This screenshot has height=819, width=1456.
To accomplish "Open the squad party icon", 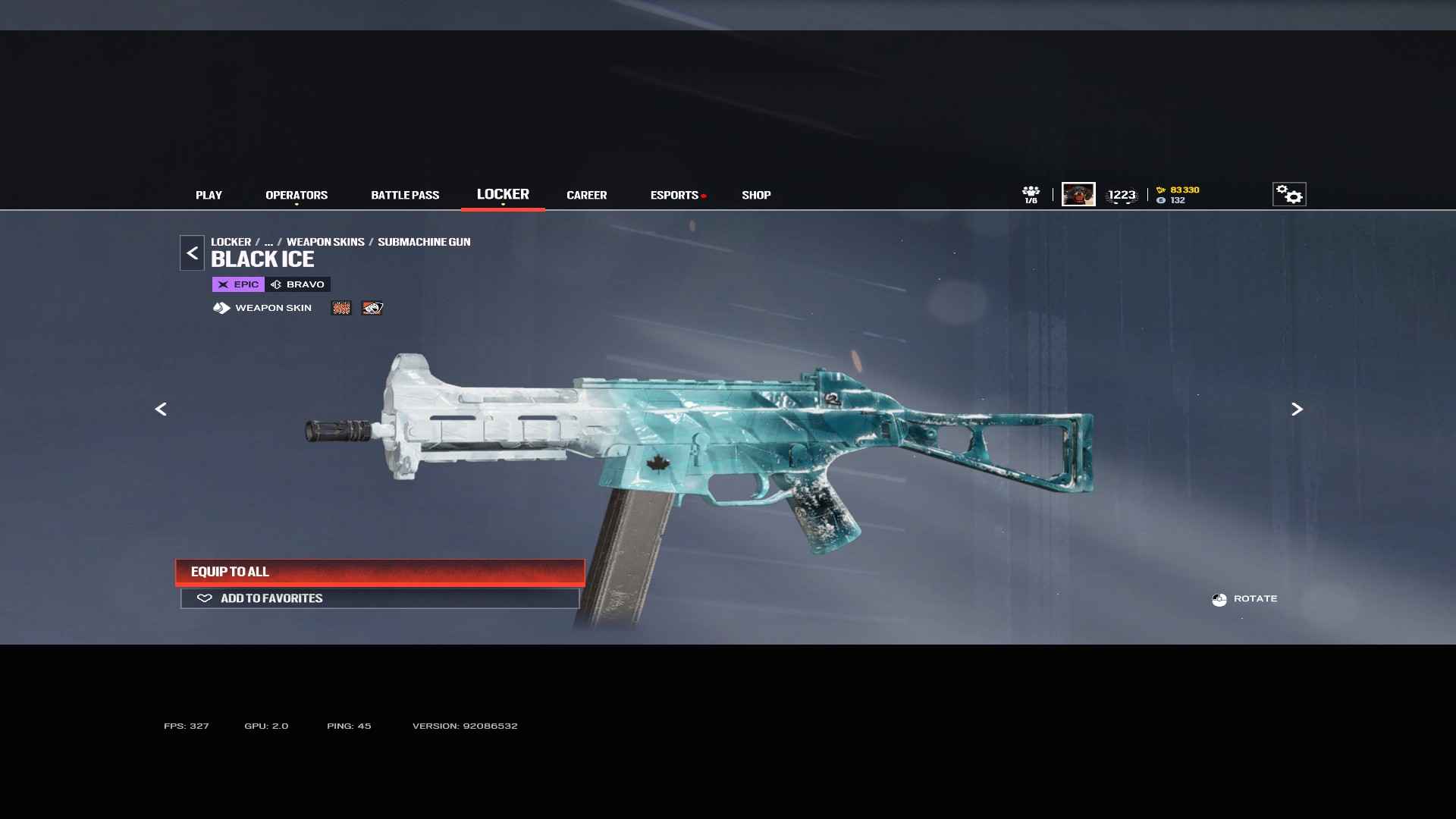I will [x=1031, y=194].
